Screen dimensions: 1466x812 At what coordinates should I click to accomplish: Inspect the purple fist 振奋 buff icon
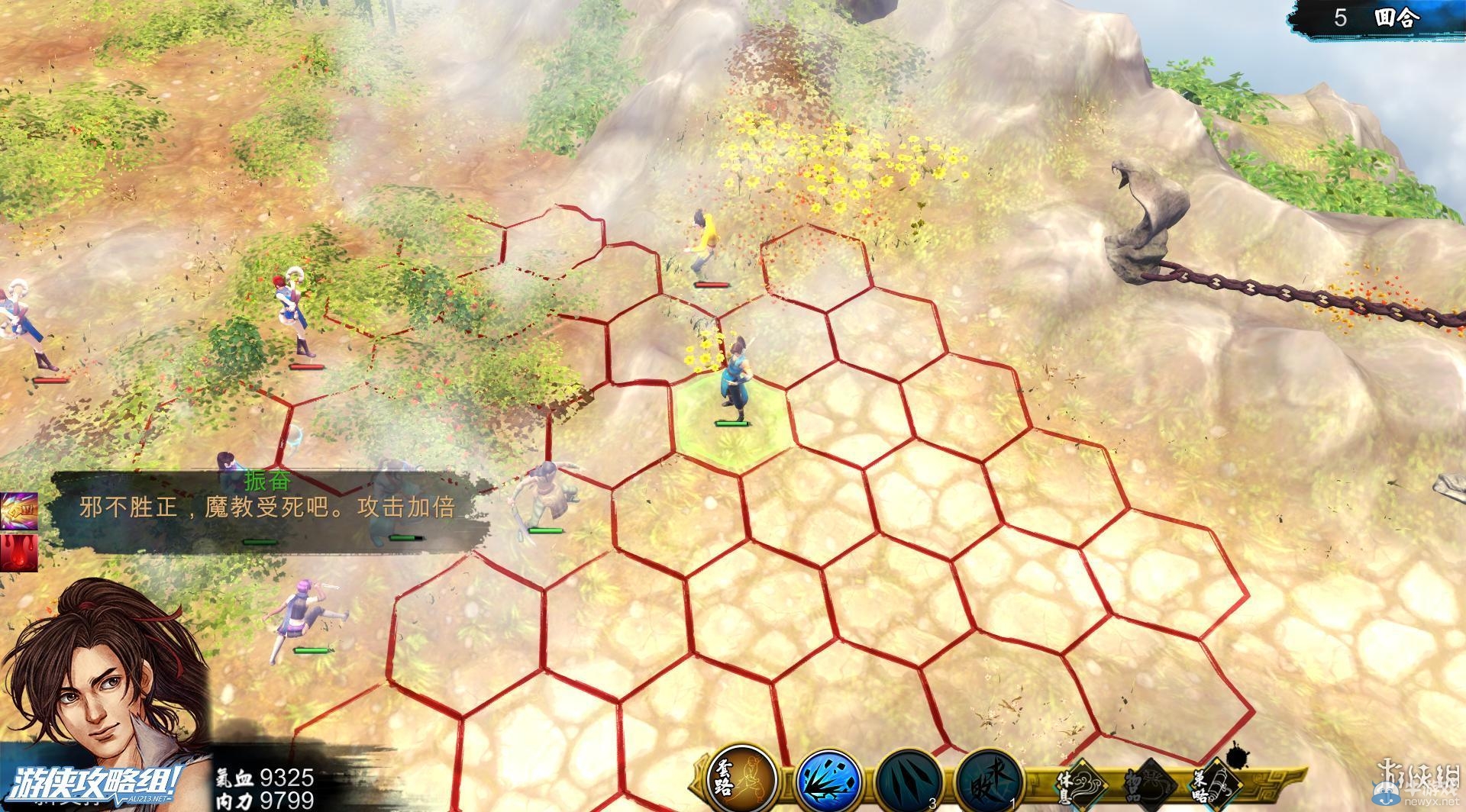[x=17, y=511]
